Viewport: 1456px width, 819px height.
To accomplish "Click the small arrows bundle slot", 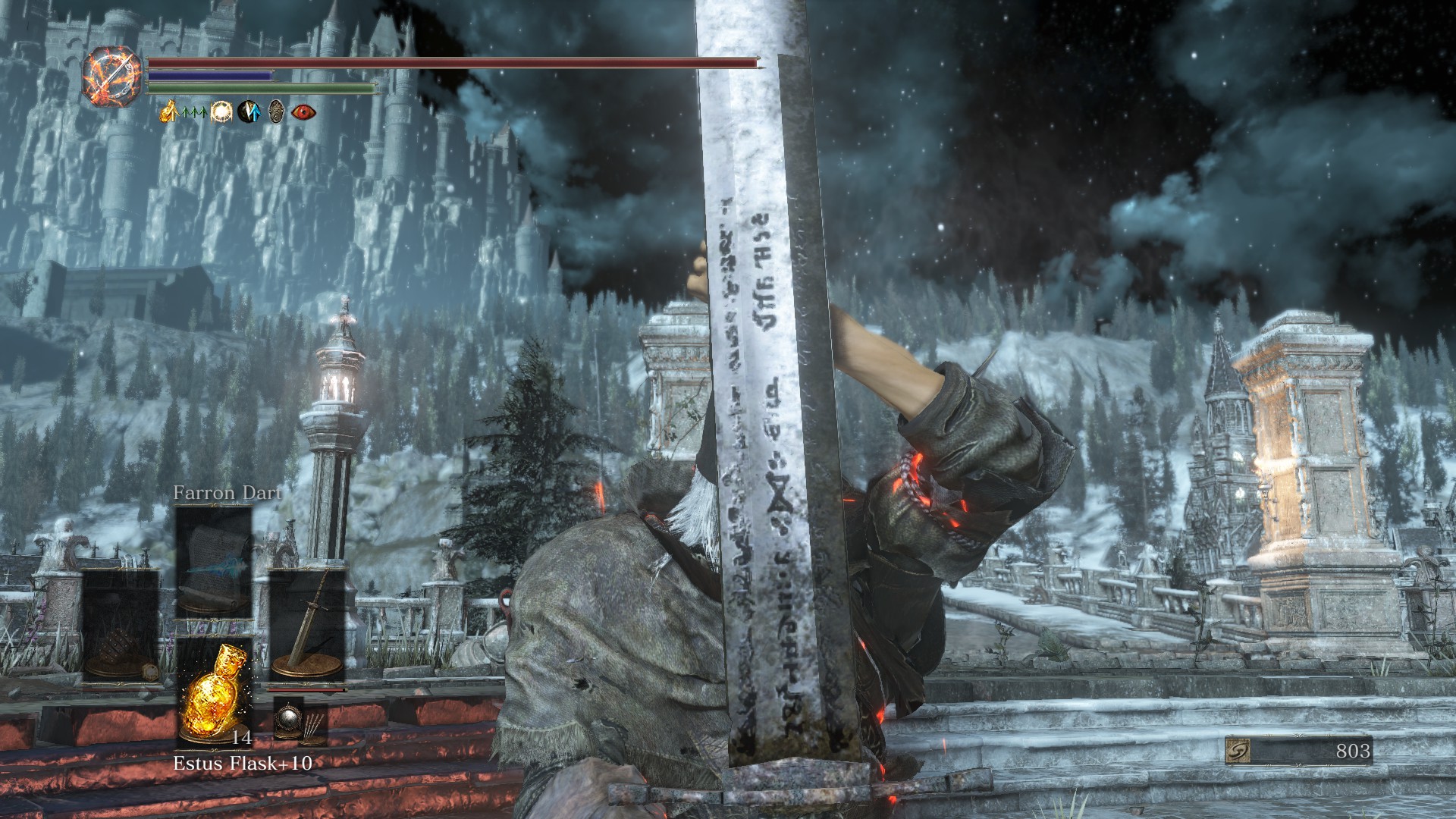I will 314,724.
